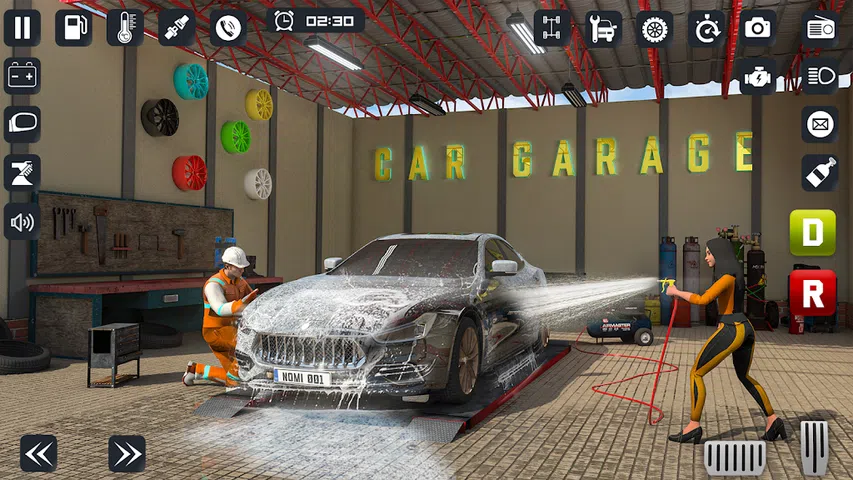Toggle the seatbelt icon
Image resolution: width=853 pixels, height=480 pixels.
177,27
